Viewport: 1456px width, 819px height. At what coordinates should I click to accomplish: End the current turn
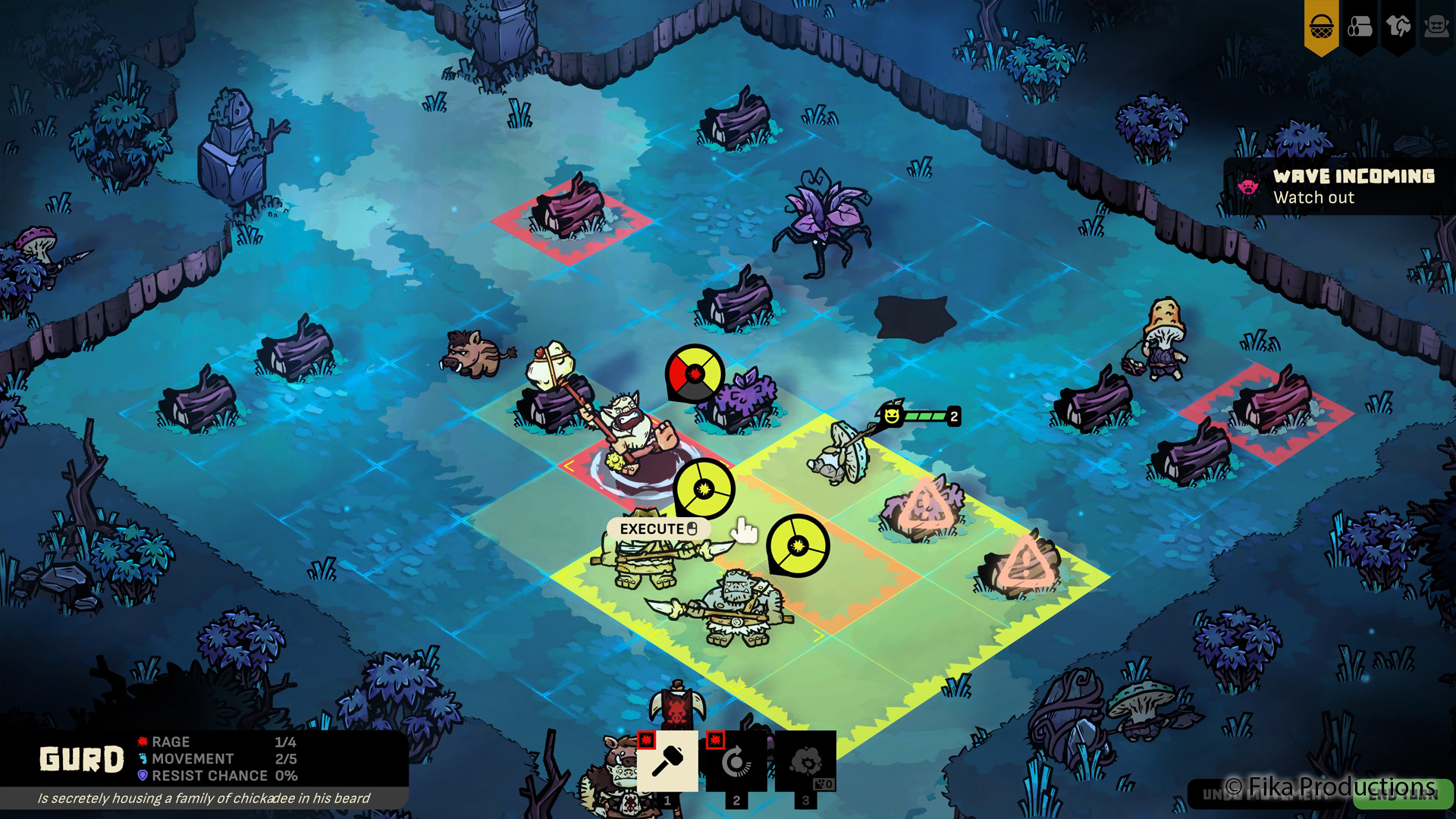point(1402,794)
